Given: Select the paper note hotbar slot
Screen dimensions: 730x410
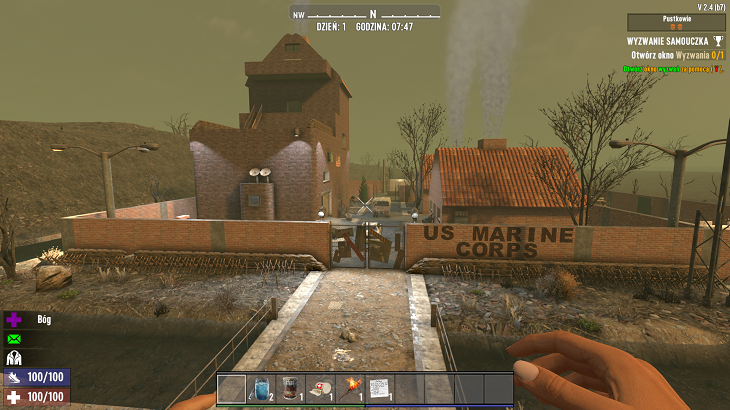Looking at the screenshot, I should click(378, 388).
